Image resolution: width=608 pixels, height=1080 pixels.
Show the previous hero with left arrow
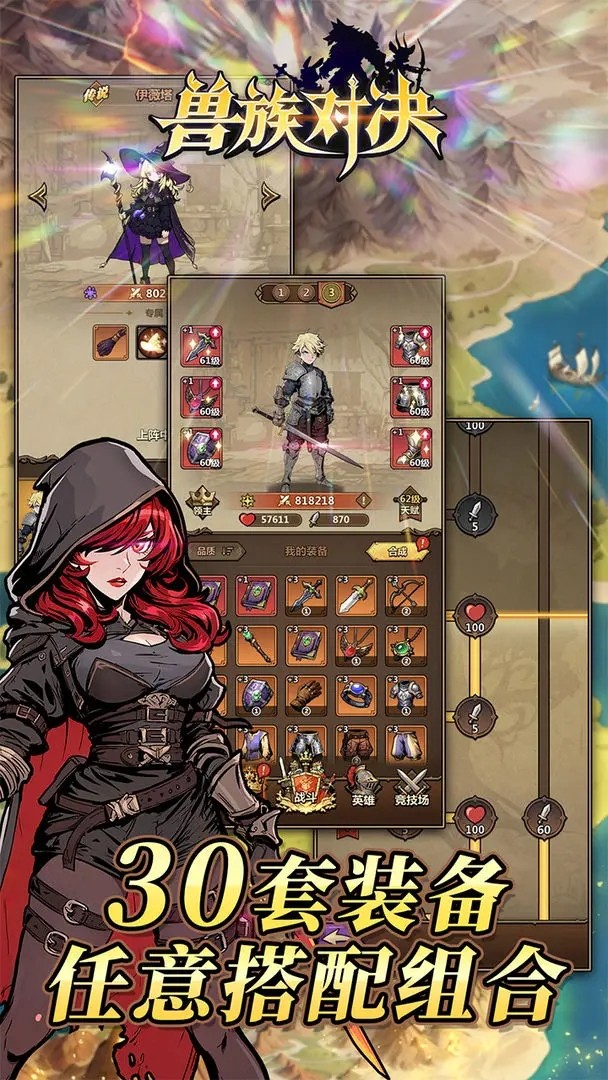[x=38, y=197]
